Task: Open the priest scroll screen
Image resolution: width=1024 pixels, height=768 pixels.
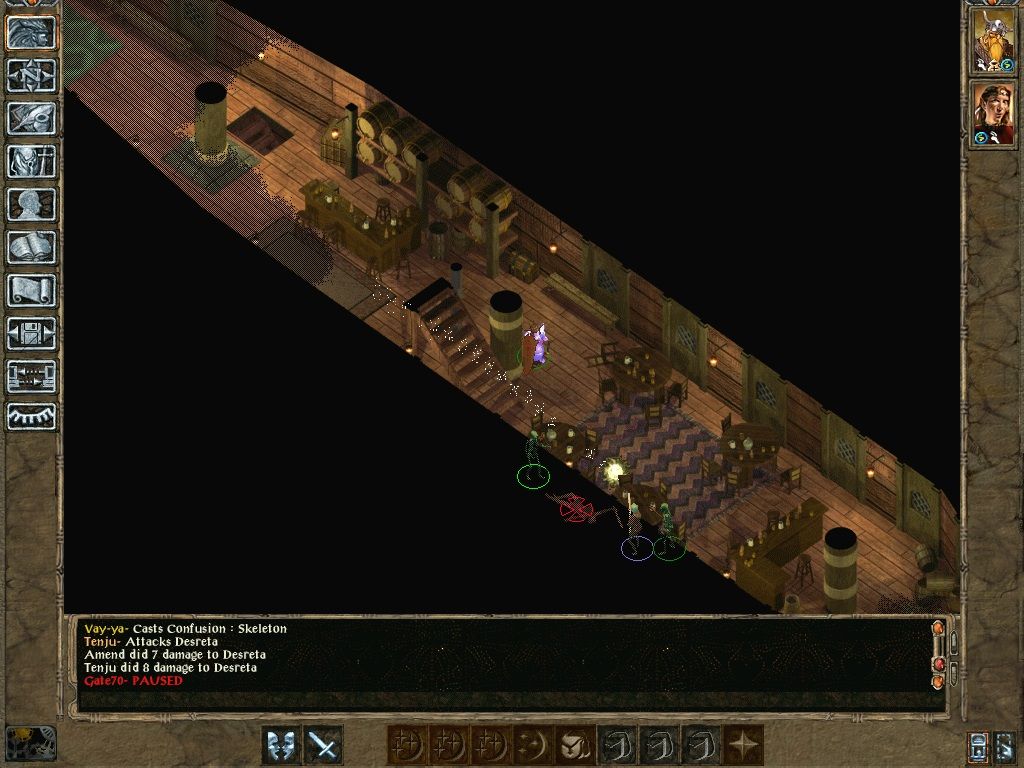Action: coord(31,290)
